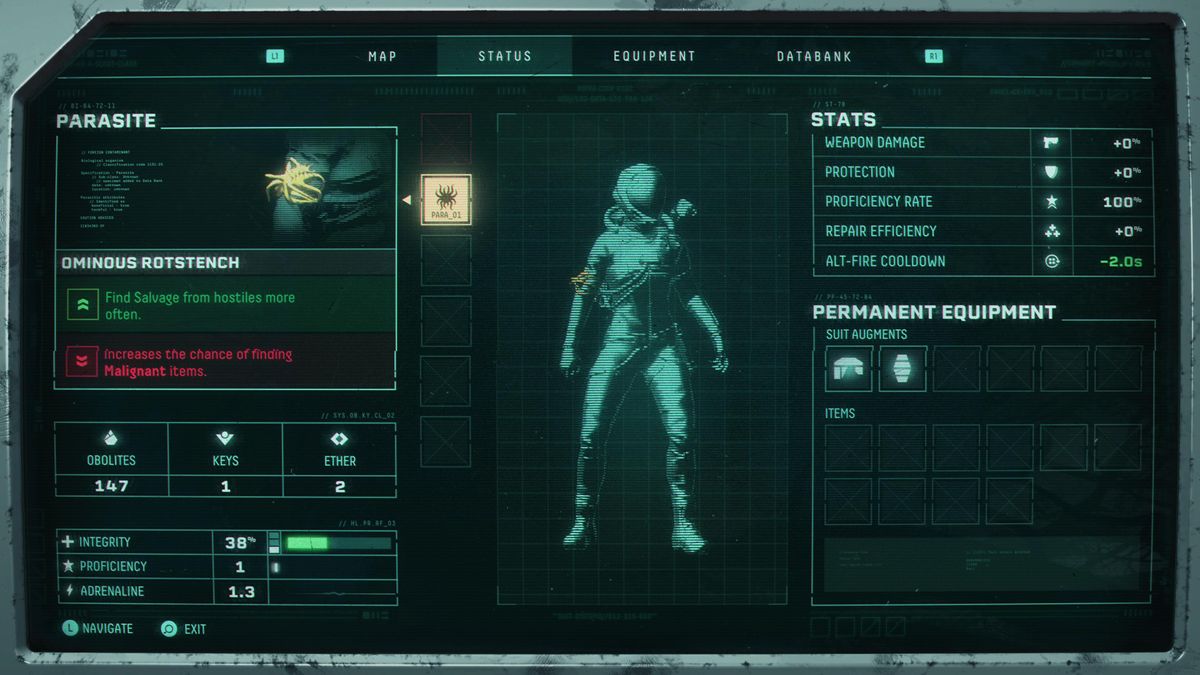Screen dimensions: 1200x675
Task: Show the Protection stat row
Action: pos(982,172)
